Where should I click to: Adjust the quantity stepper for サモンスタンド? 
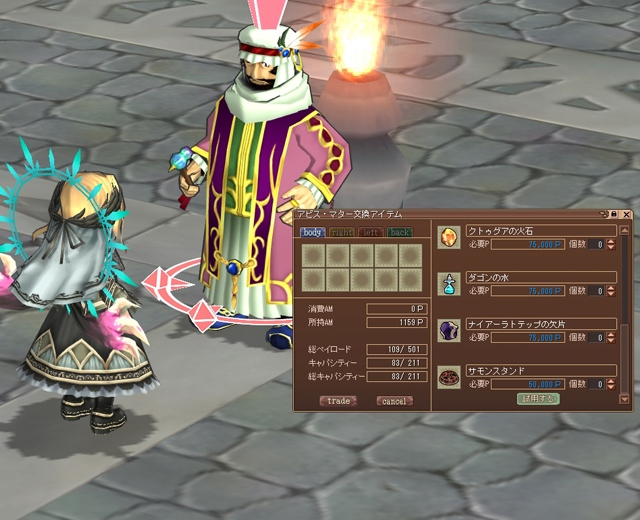tap(611, 384)
